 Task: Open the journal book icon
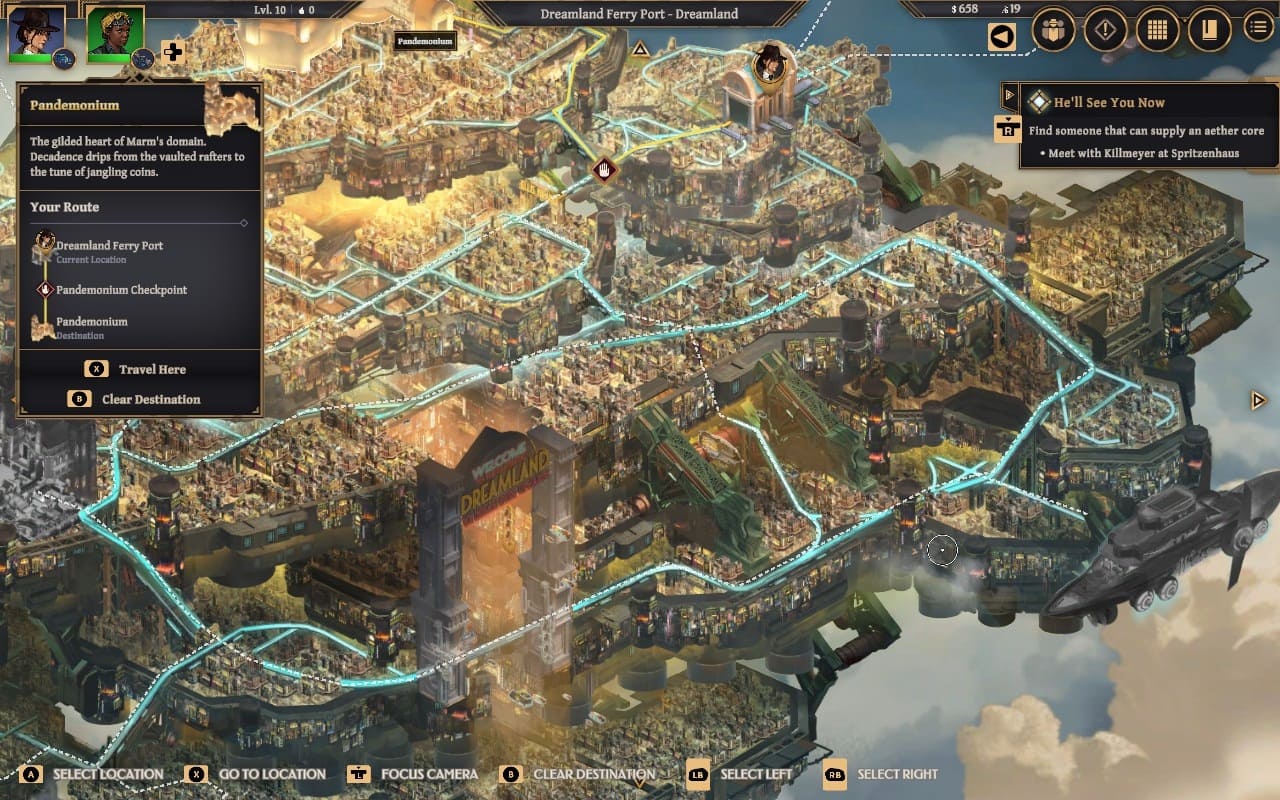pos(1209,30)
